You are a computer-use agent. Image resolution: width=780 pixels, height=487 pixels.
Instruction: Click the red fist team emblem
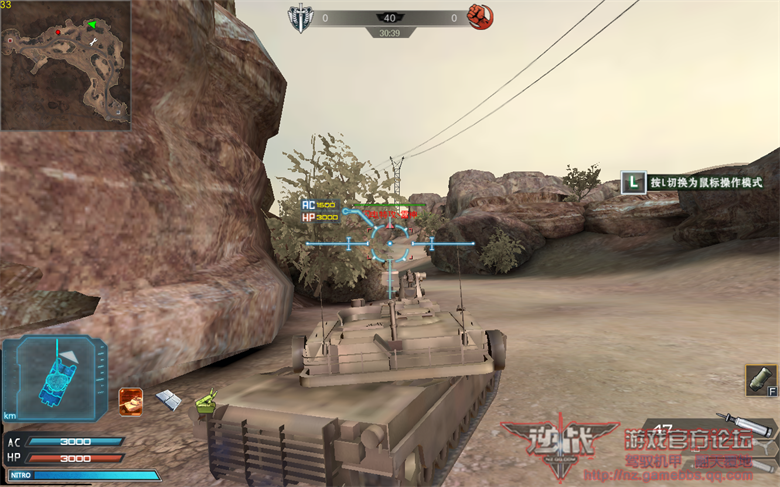coord(482,17)
